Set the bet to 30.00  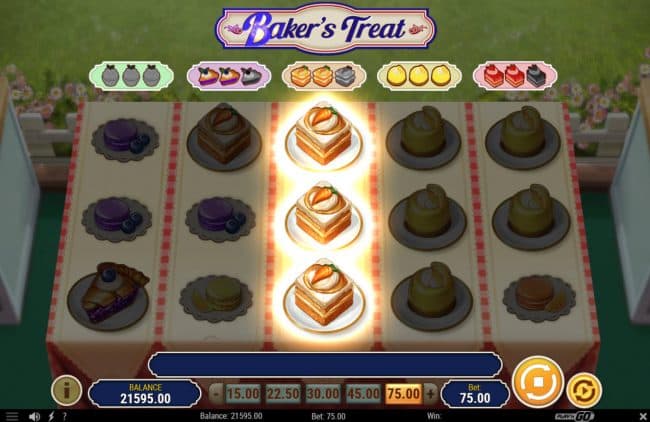[x=322, y=394]
